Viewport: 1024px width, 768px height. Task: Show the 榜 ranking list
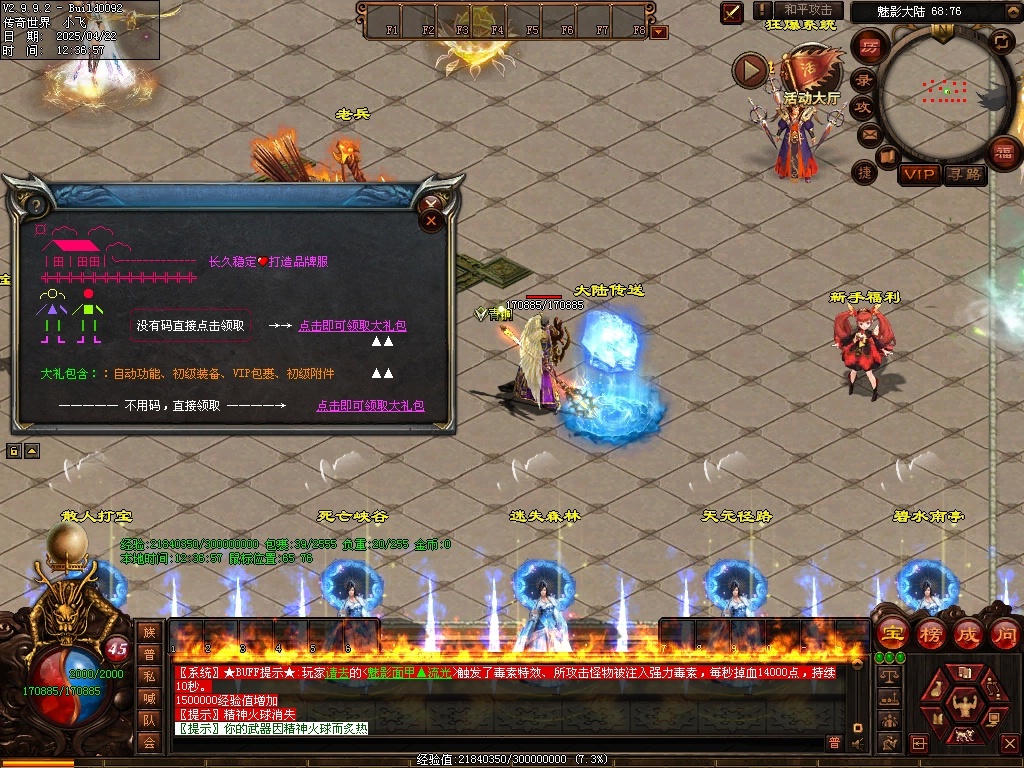(930, 634)
